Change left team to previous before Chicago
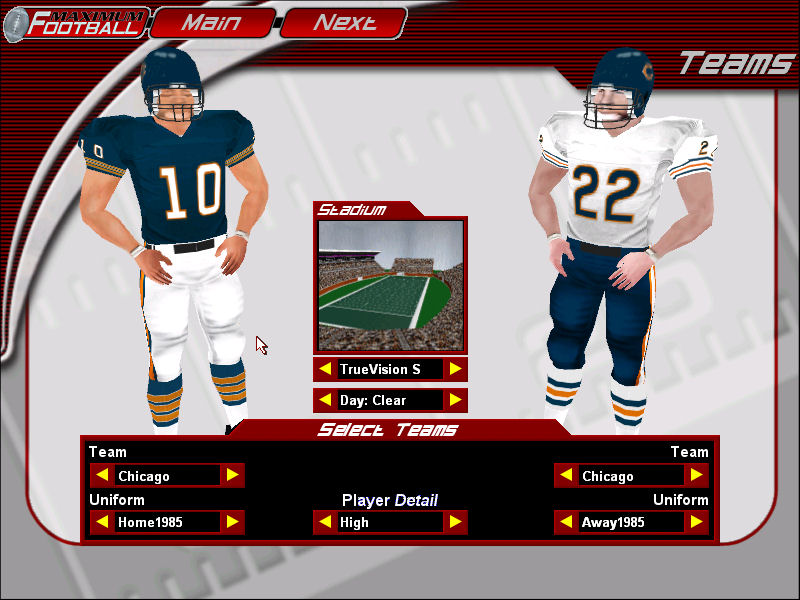The width and height of the screenshot is (800, 600). point(101,476)
